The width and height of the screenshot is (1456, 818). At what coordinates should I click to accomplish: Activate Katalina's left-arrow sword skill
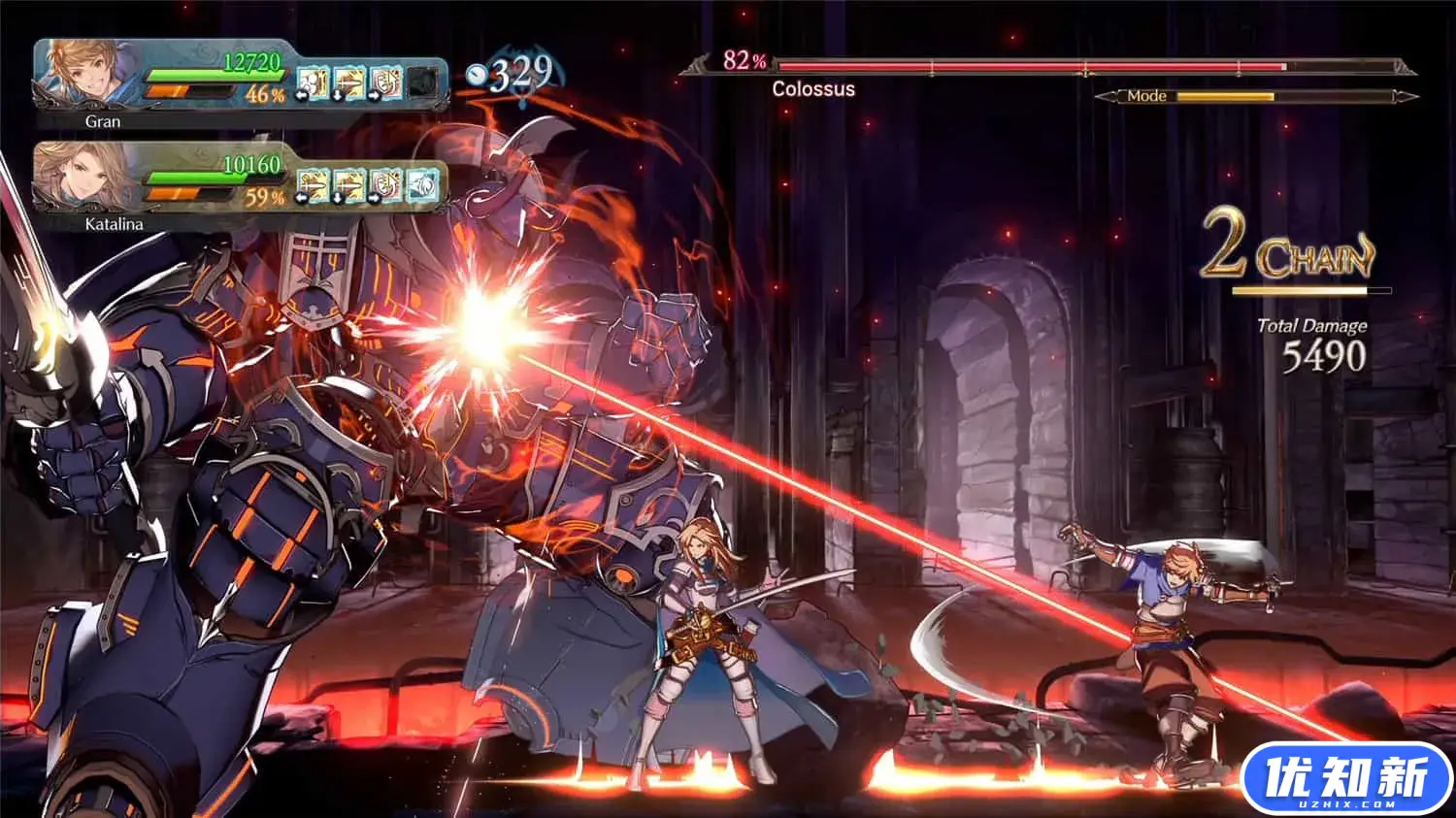click(312, 185)
